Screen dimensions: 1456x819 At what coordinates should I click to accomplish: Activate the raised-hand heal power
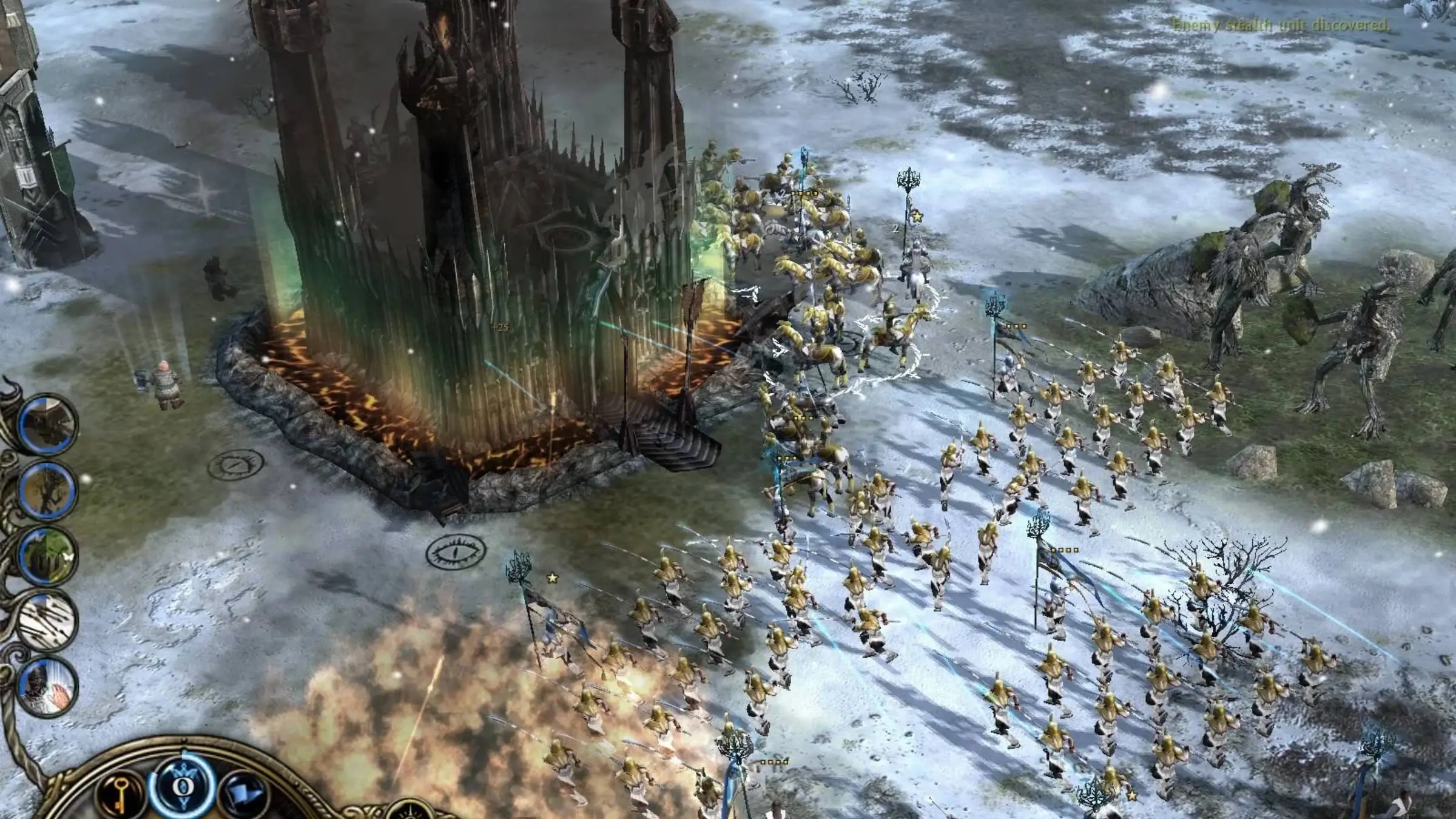[x=47, y=686]
